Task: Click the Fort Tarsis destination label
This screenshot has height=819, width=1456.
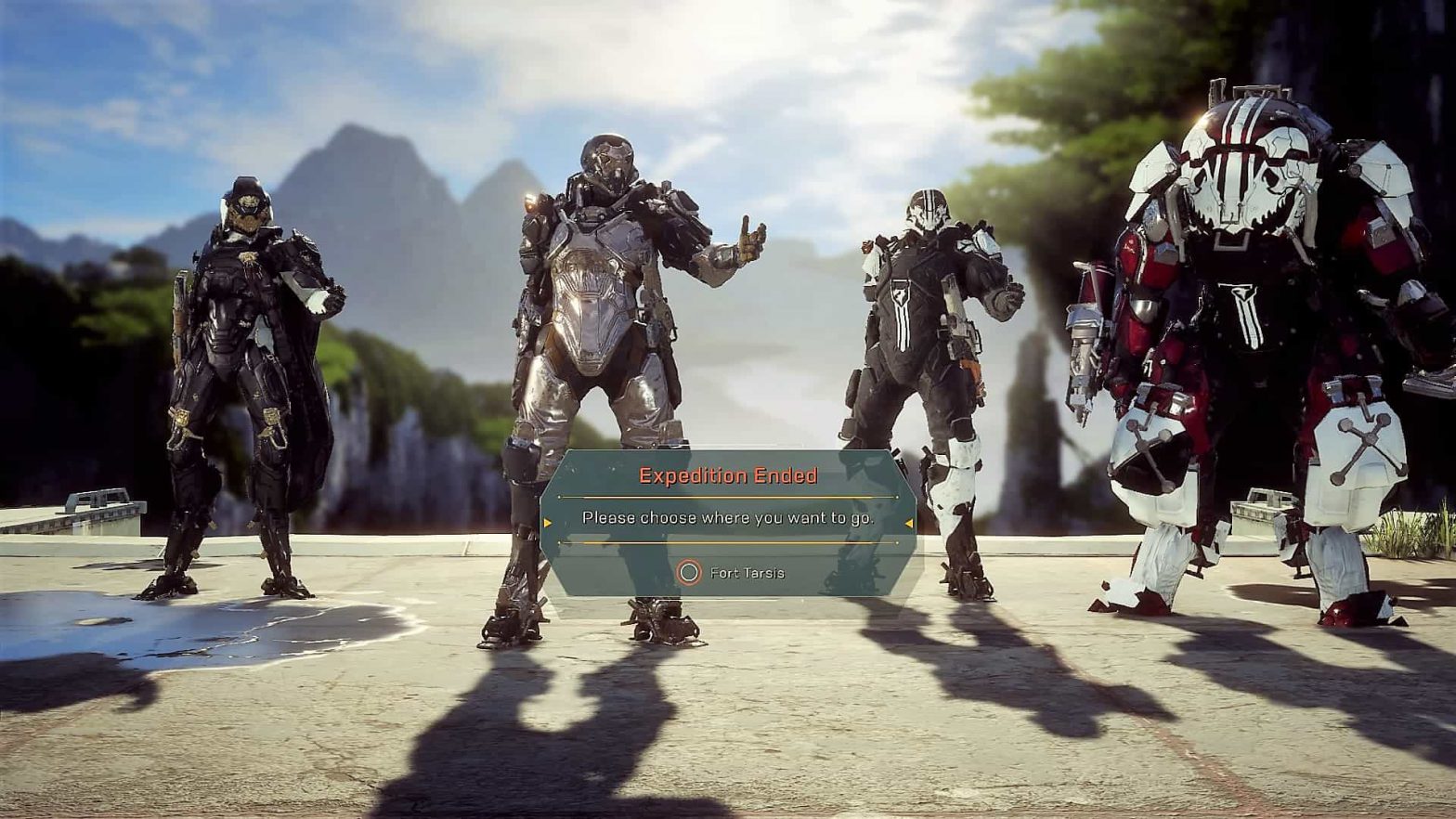Action: (748, 573)
